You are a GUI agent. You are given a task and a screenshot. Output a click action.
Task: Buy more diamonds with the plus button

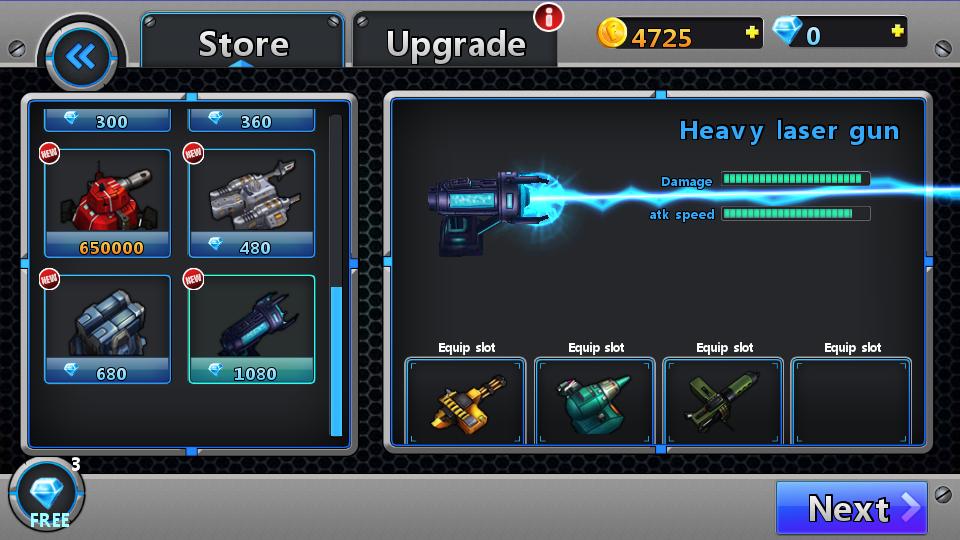[x=897, y=32]
